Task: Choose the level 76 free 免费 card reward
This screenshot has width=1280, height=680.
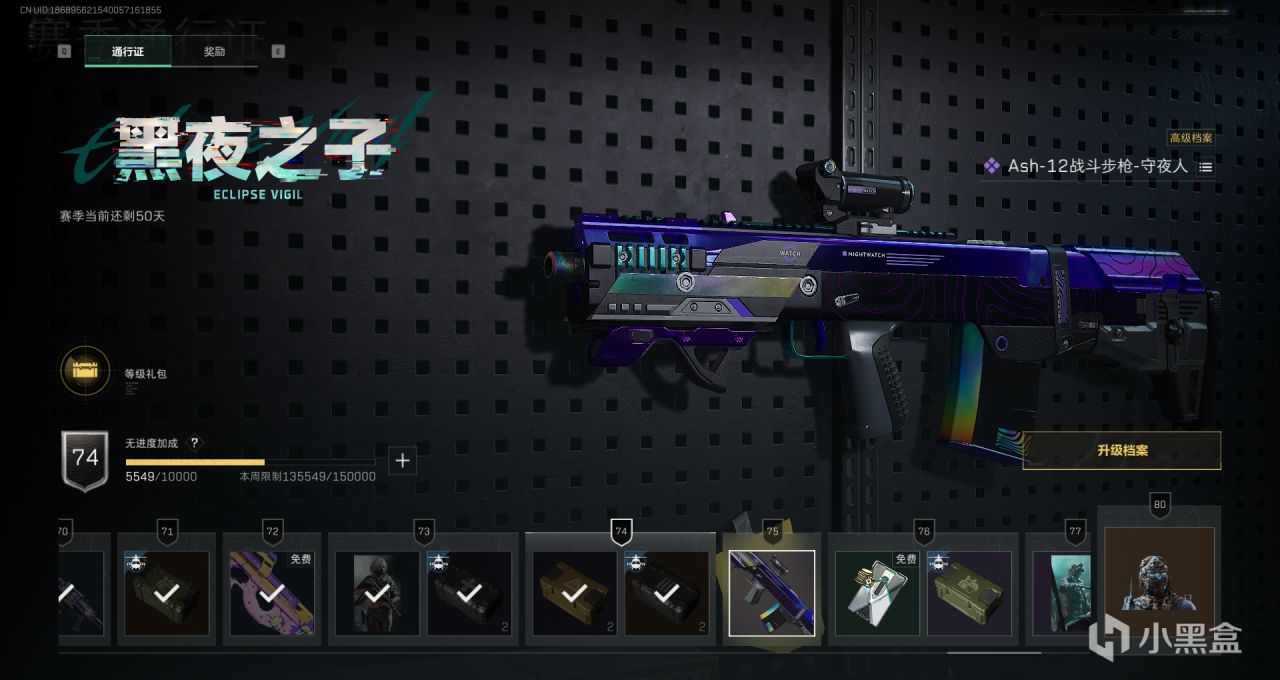Action: (877, 593)
